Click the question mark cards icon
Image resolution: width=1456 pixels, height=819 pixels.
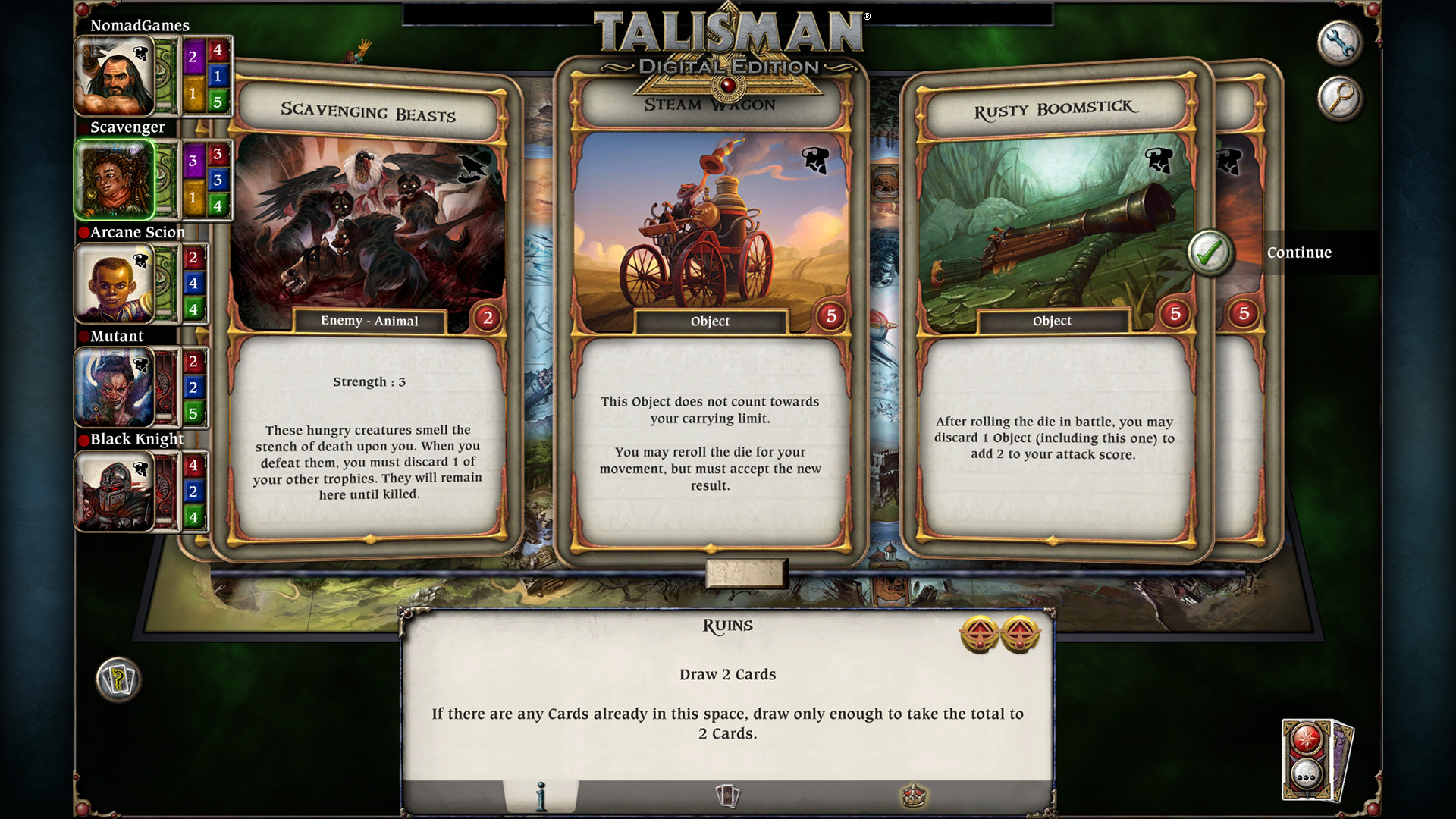(x=118, y=680)
